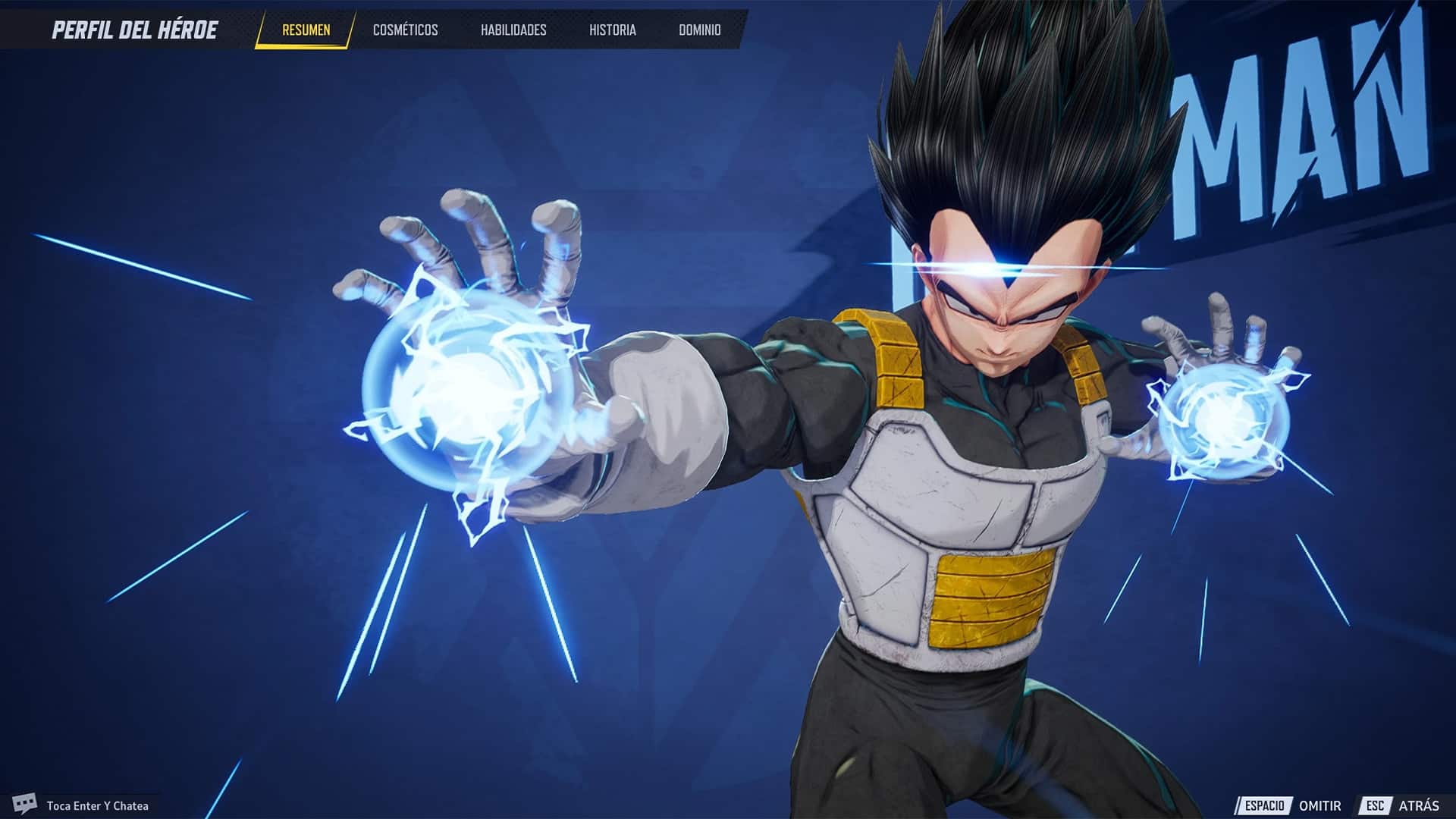This screenshot has height=819, width=1456.
Task: Click the hero character model
Action: click(948, 455)
